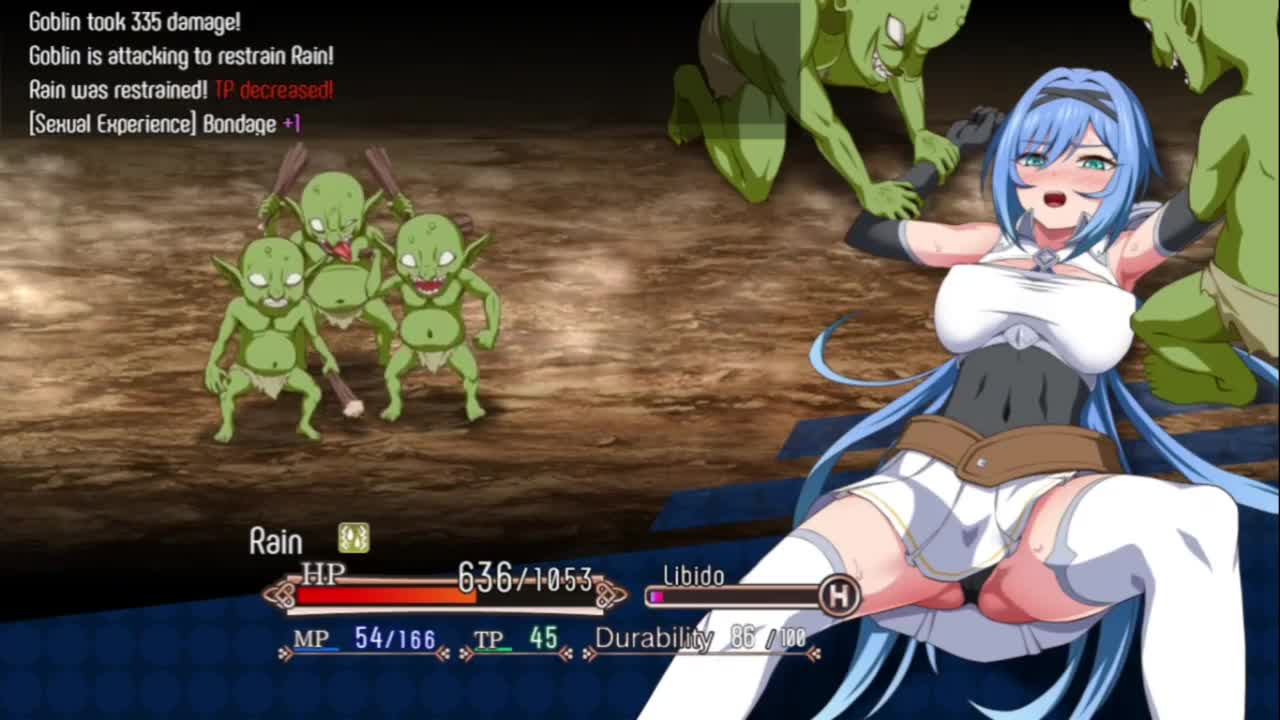Image resolution: width=1280 pixels, height=720 pixels.
Task: Click the status effect icon beside Rain's name
Action: (353, 538)
